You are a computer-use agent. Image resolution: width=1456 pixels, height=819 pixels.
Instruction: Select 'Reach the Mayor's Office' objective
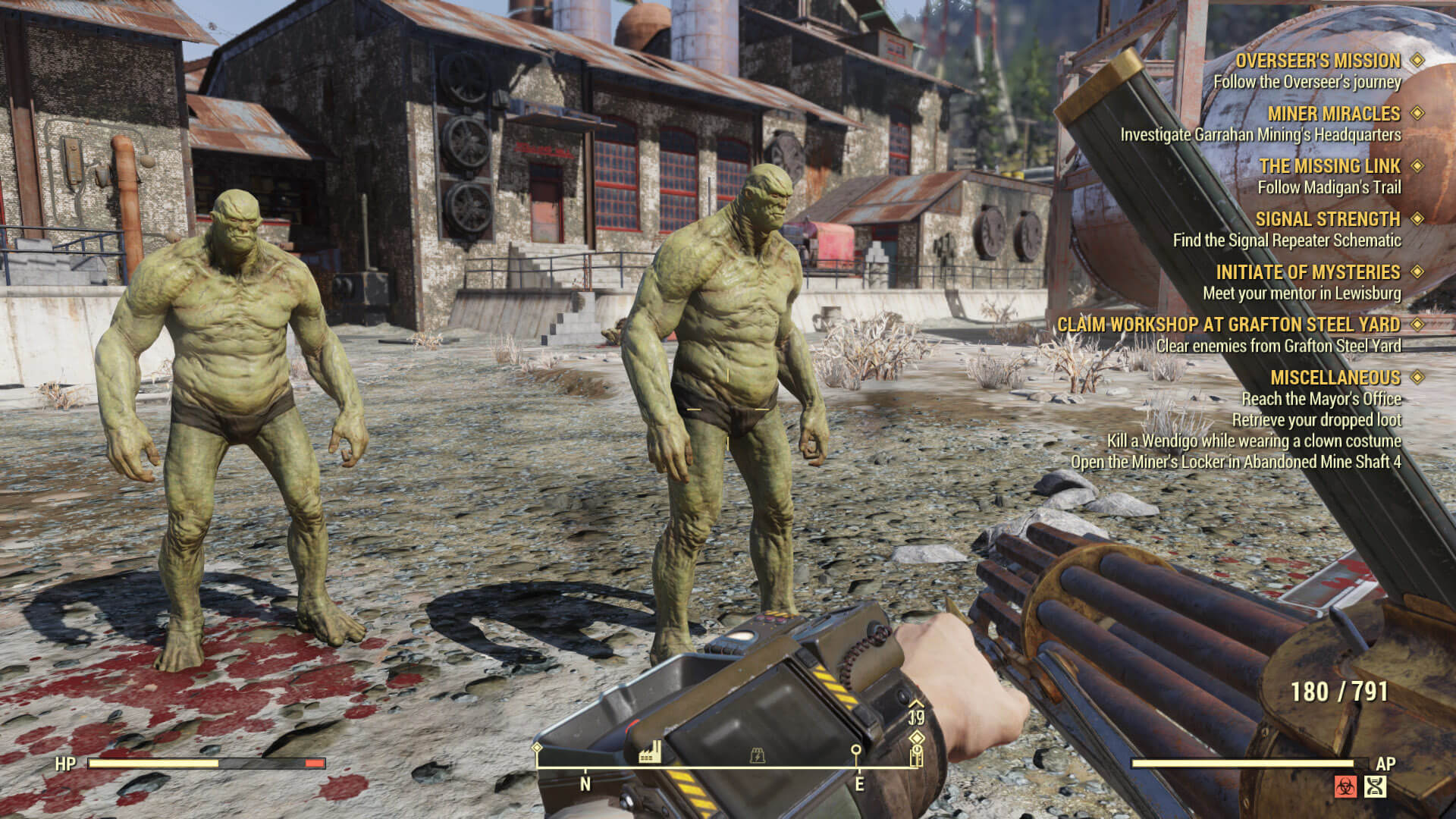(x=1320, y=399)
